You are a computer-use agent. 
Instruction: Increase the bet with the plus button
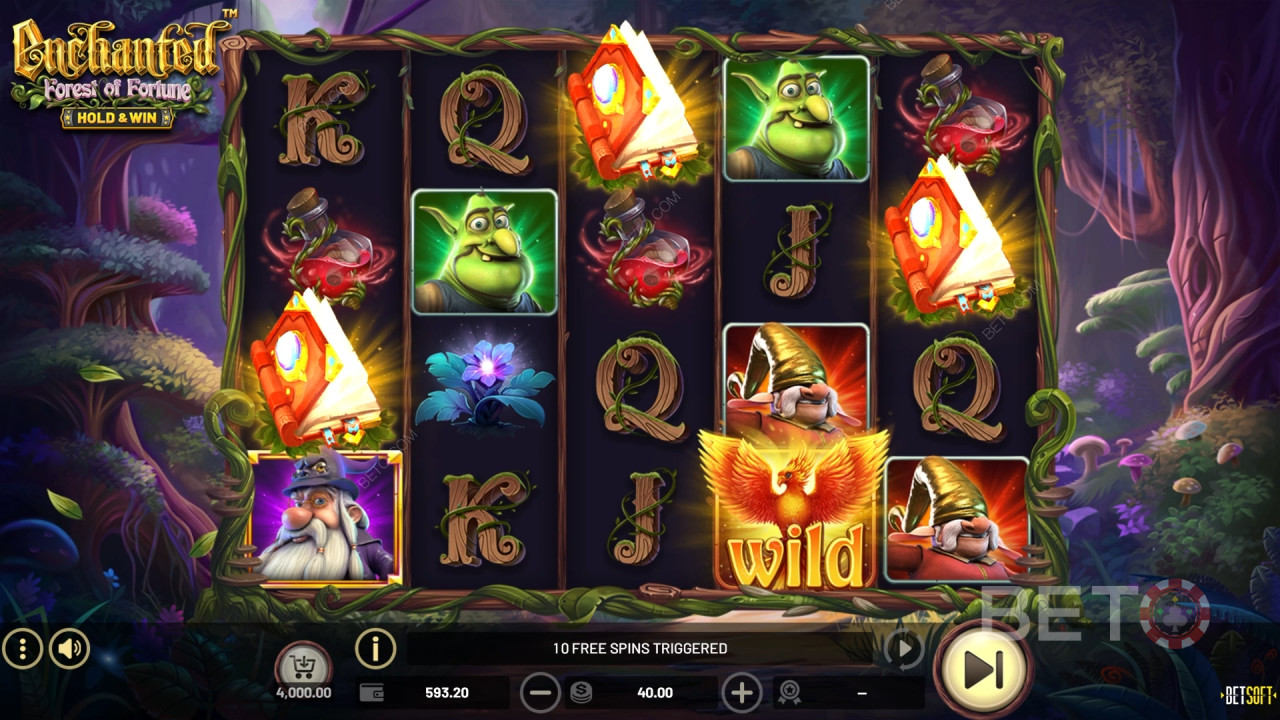[741, 692]
